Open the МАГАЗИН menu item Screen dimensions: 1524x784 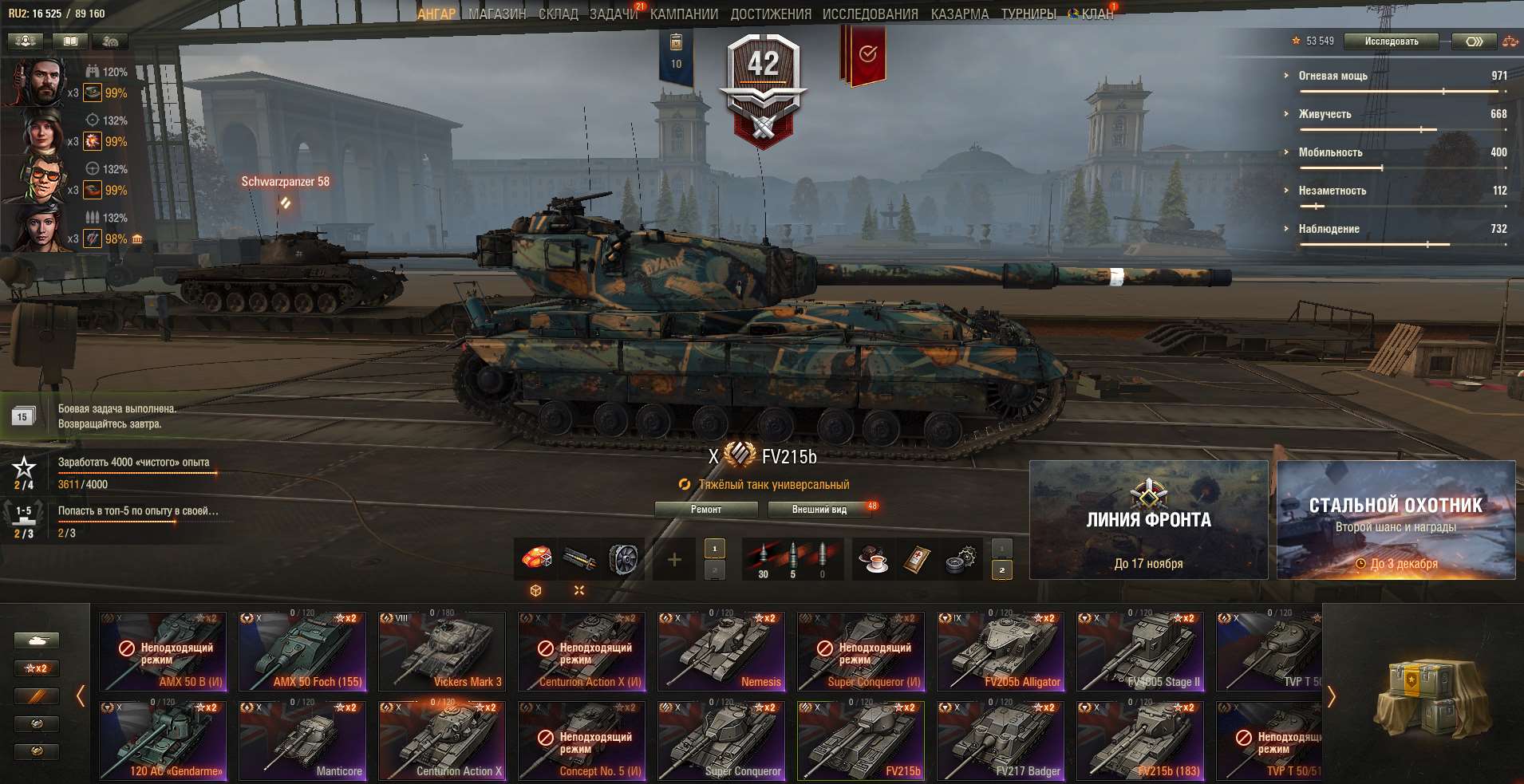tap(495, 14)
